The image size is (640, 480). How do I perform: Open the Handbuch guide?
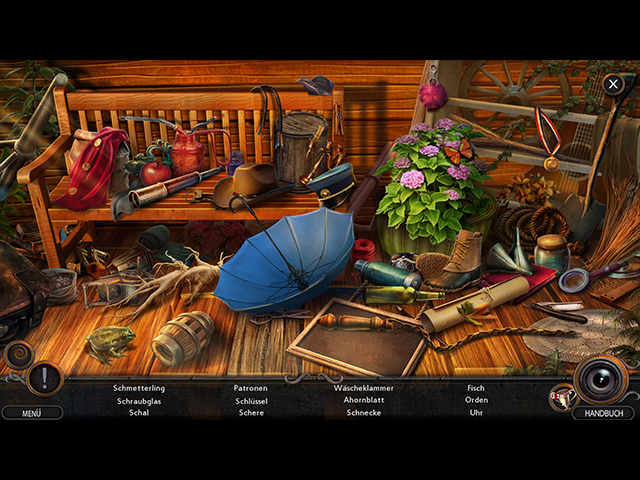tap(603, 412)
